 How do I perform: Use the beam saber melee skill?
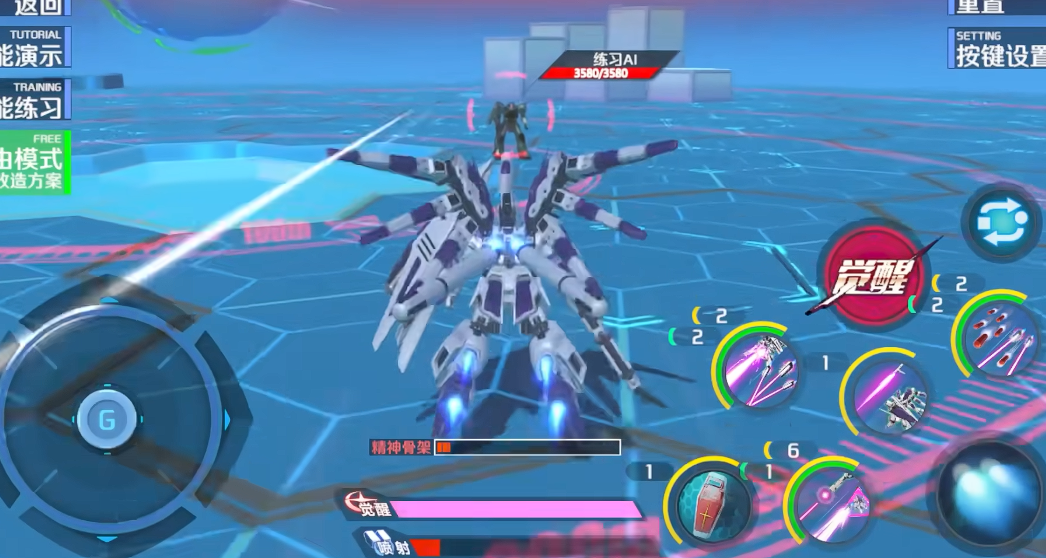[x=885, y=391]
